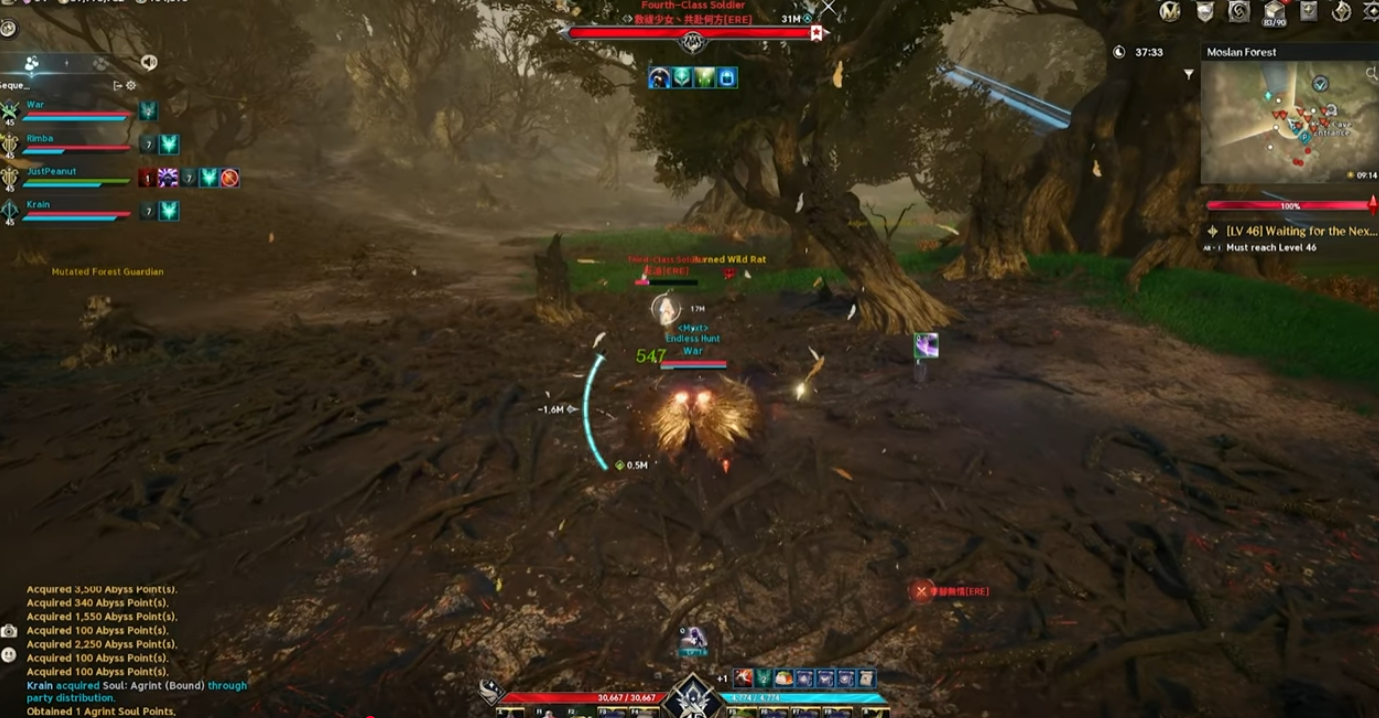
Task: Open the gold M shop icon
Action: click(x=1170, y=11)
